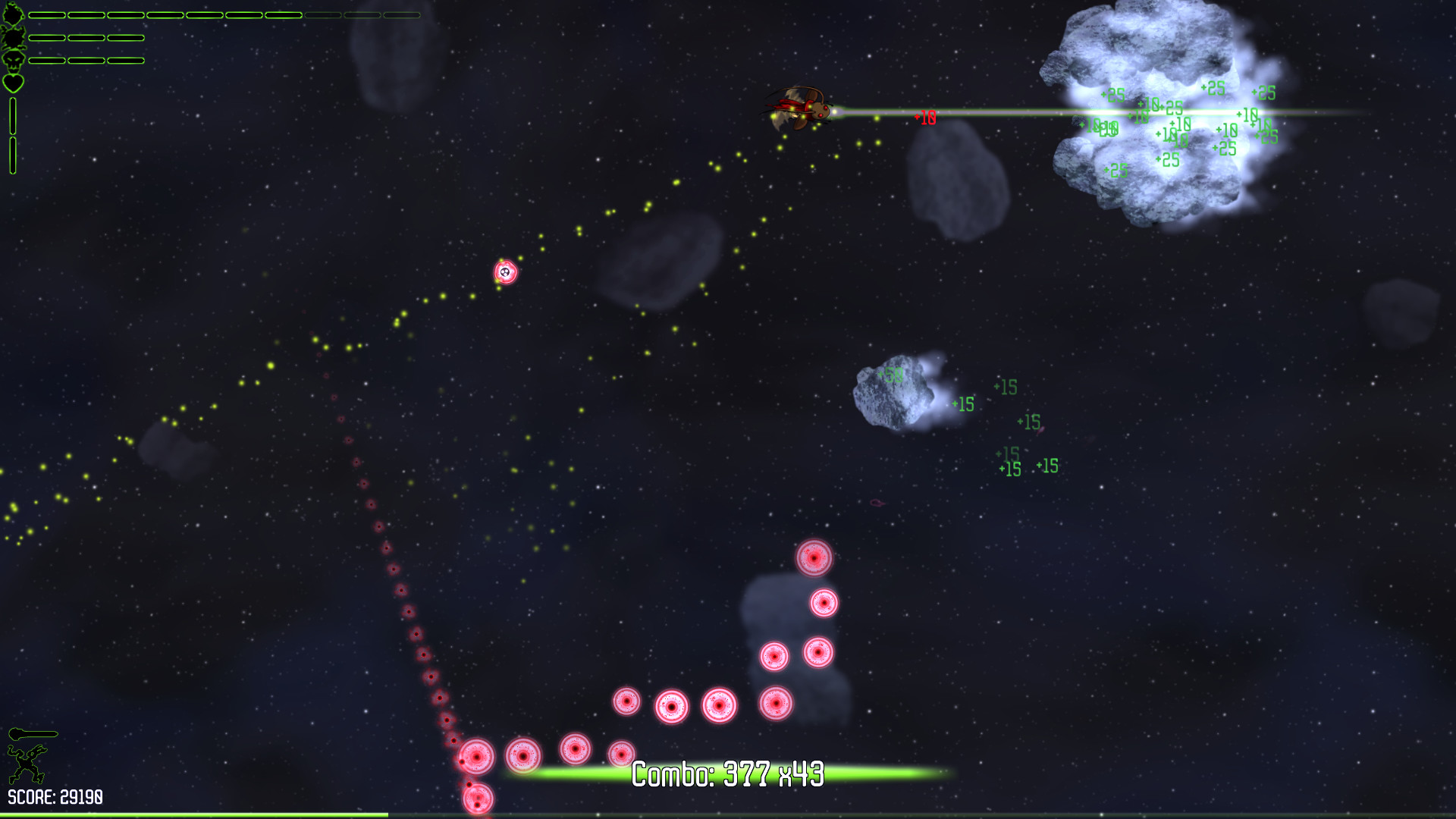Click the club-shaped weapon icon bottom left

33,733
